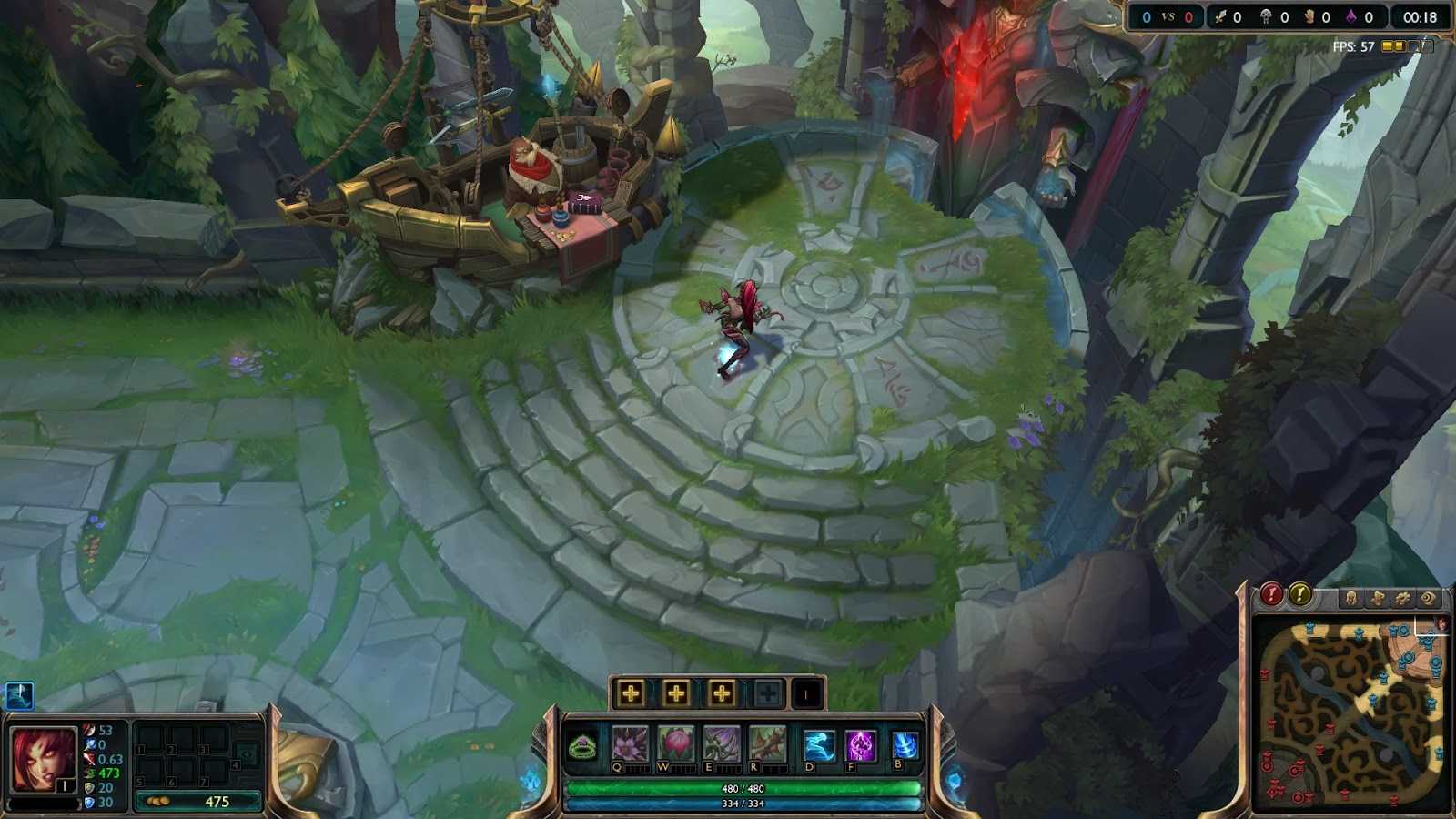Click the green health bar showing 480/480

click(x=739, y=789)
